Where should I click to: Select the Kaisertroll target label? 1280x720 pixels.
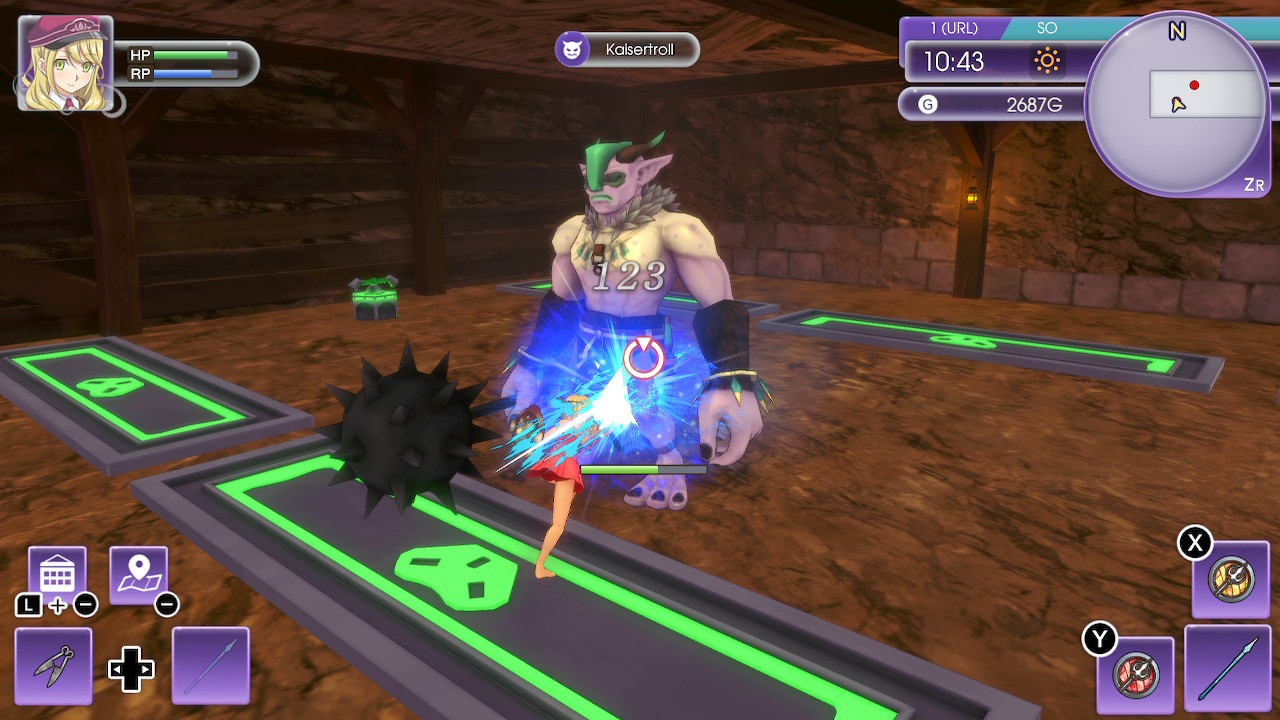627,49
